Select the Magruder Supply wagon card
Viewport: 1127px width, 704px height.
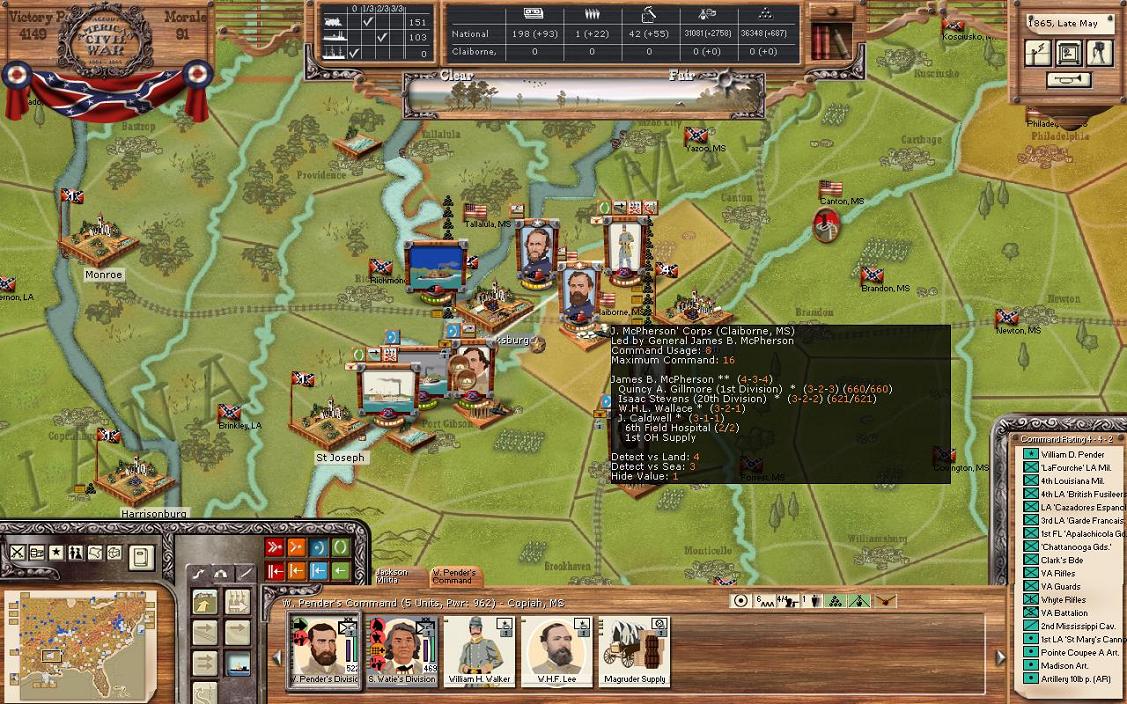635,651
